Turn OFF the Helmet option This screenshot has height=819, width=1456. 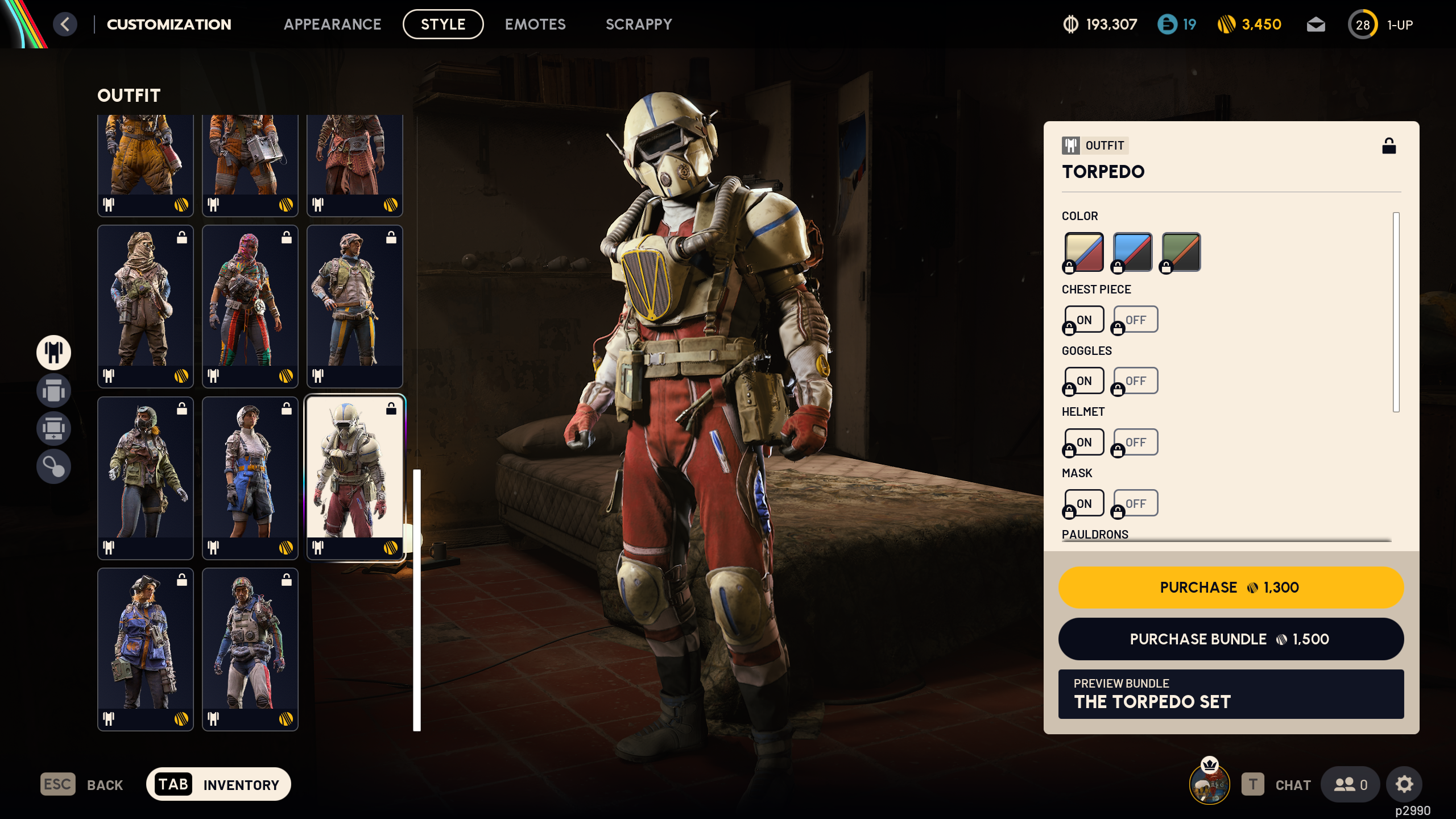point(1135,441)
